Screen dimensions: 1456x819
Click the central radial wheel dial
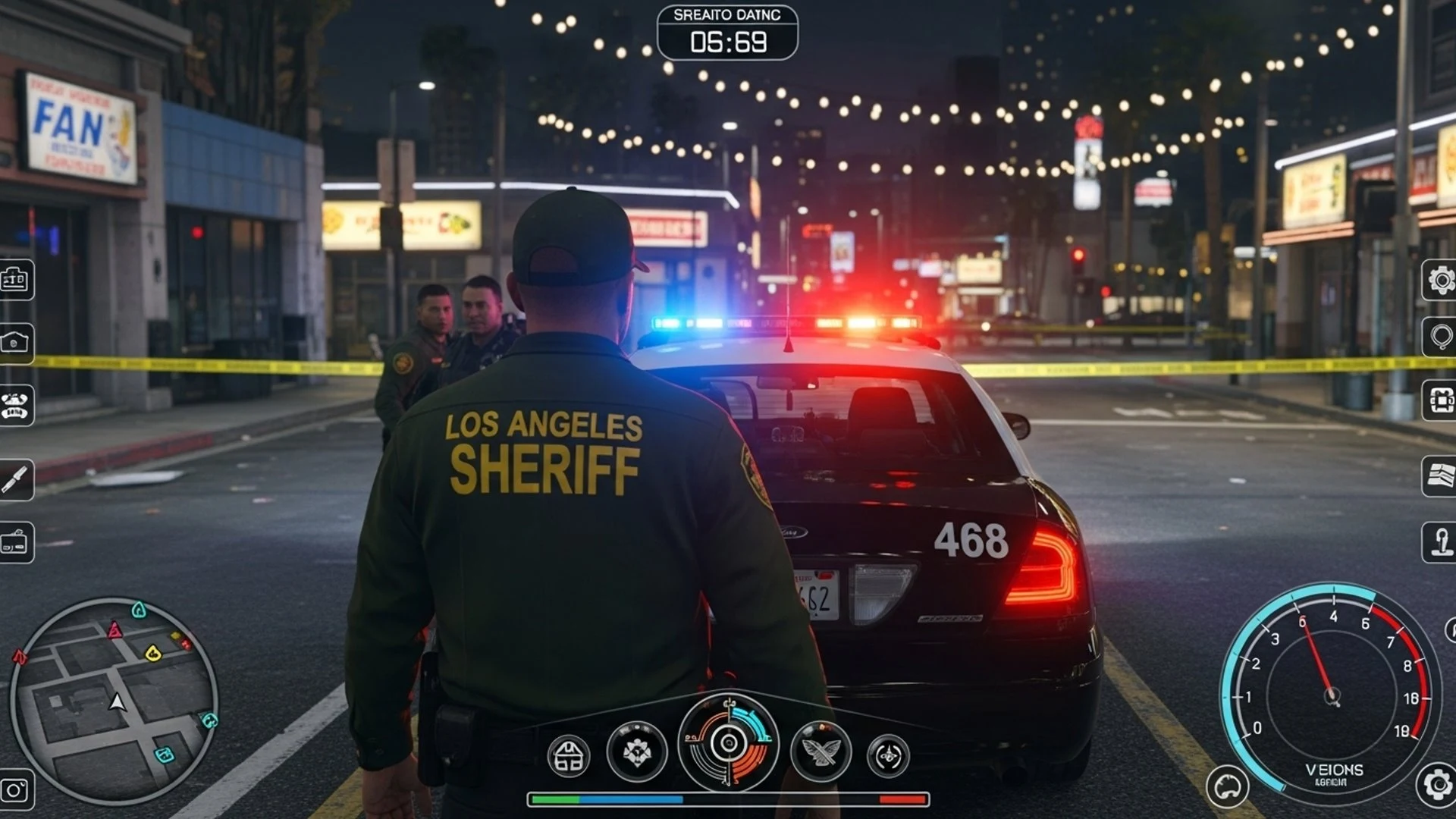[728, 742]
